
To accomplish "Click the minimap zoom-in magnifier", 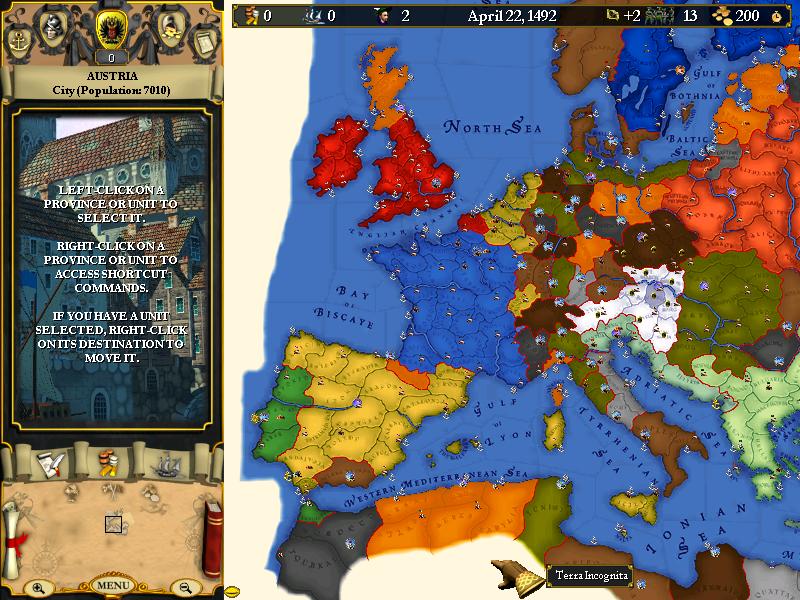I will coord(38,588).
